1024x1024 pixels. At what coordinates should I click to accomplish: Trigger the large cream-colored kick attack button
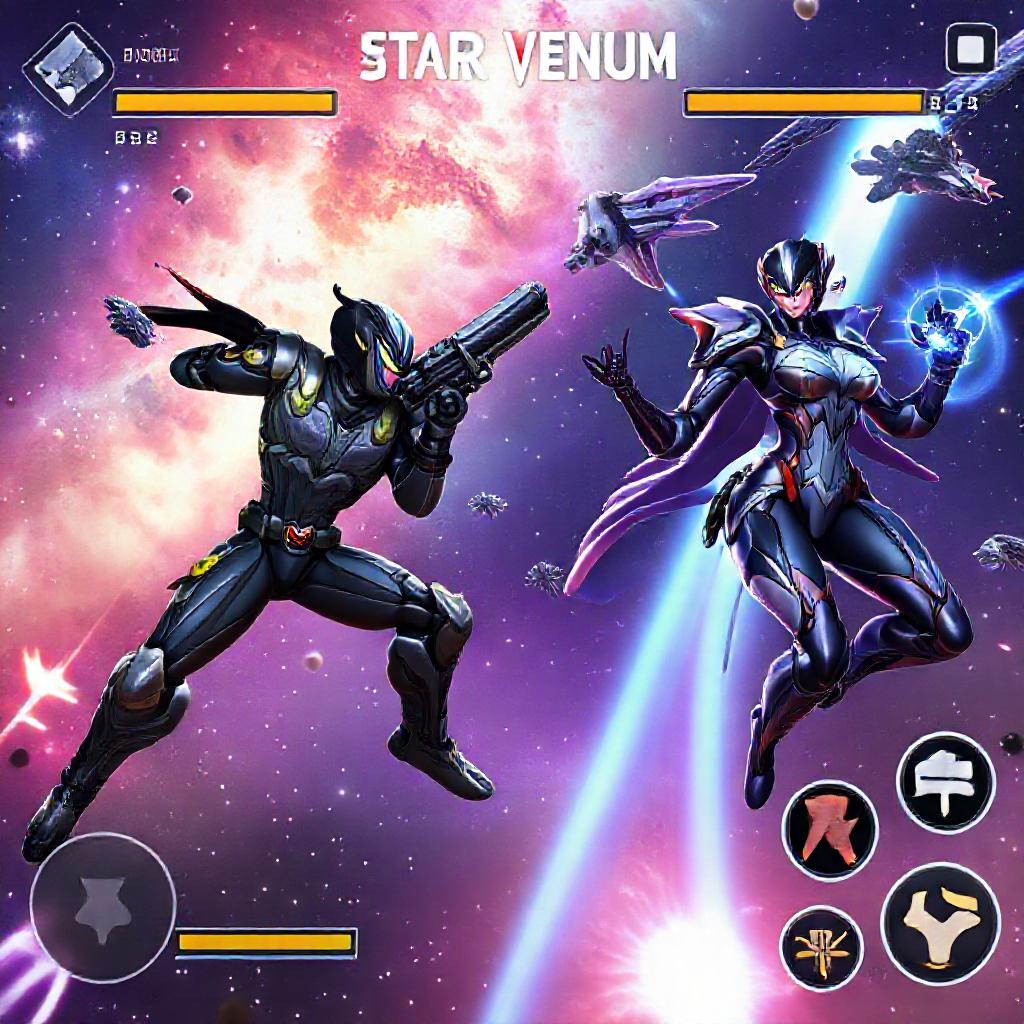(x=940, y=923)
